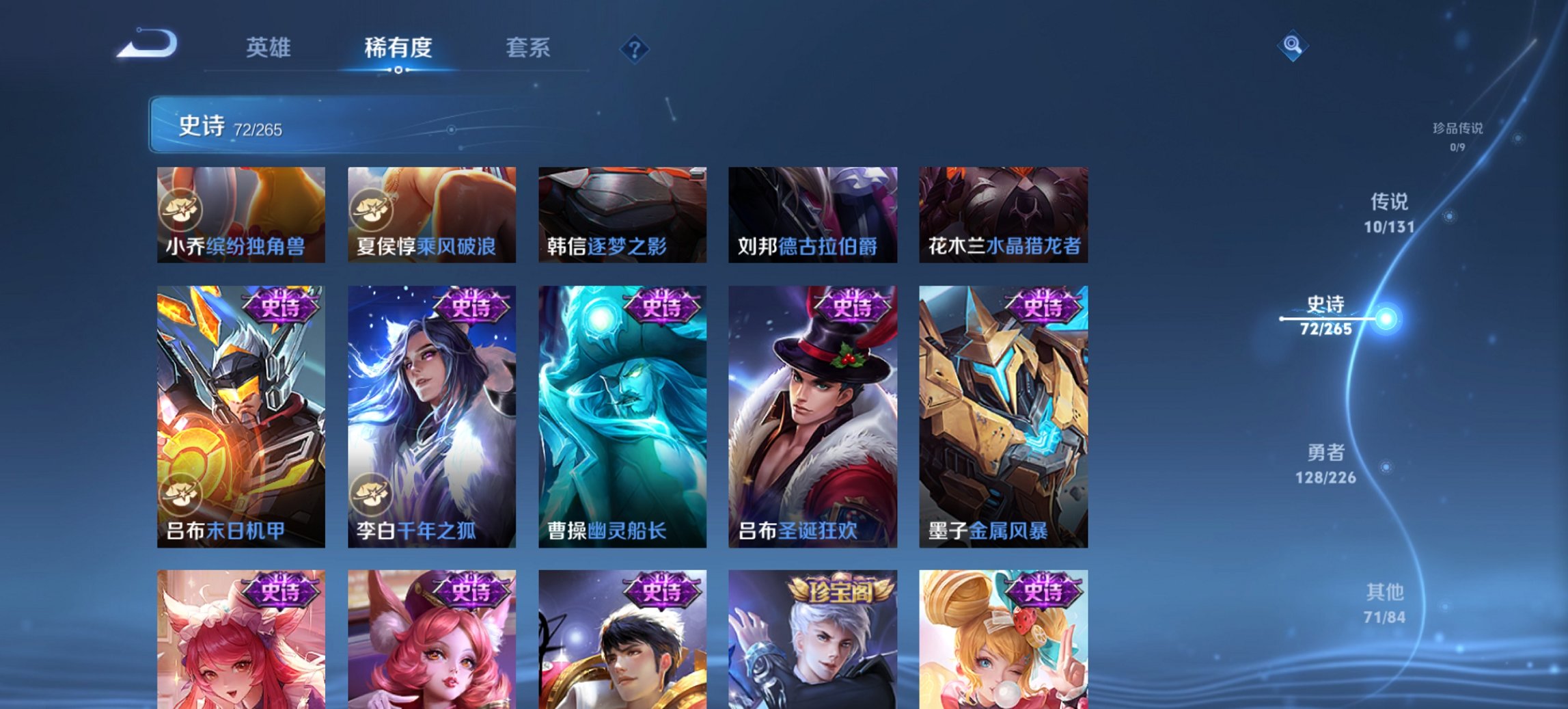
Task: Select the 稀有度 tab
Action: (x=398, y=46)
